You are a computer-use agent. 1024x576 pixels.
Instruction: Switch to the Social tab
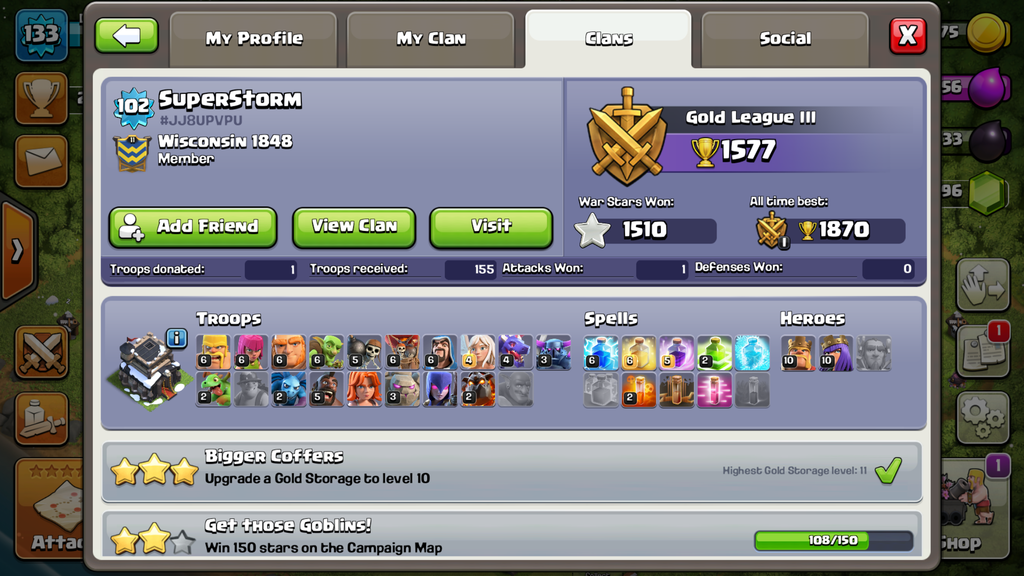(785, 39)
